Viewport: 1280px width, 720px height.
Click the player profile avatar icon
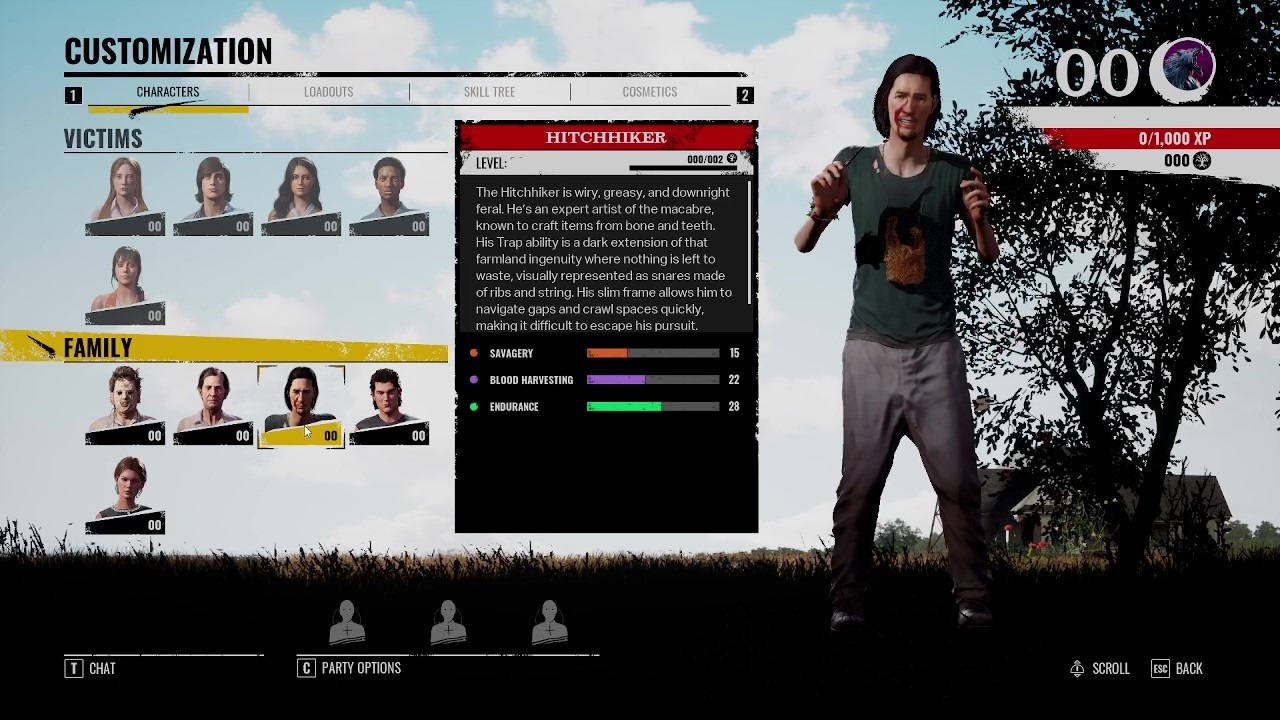click(1187, 69)
